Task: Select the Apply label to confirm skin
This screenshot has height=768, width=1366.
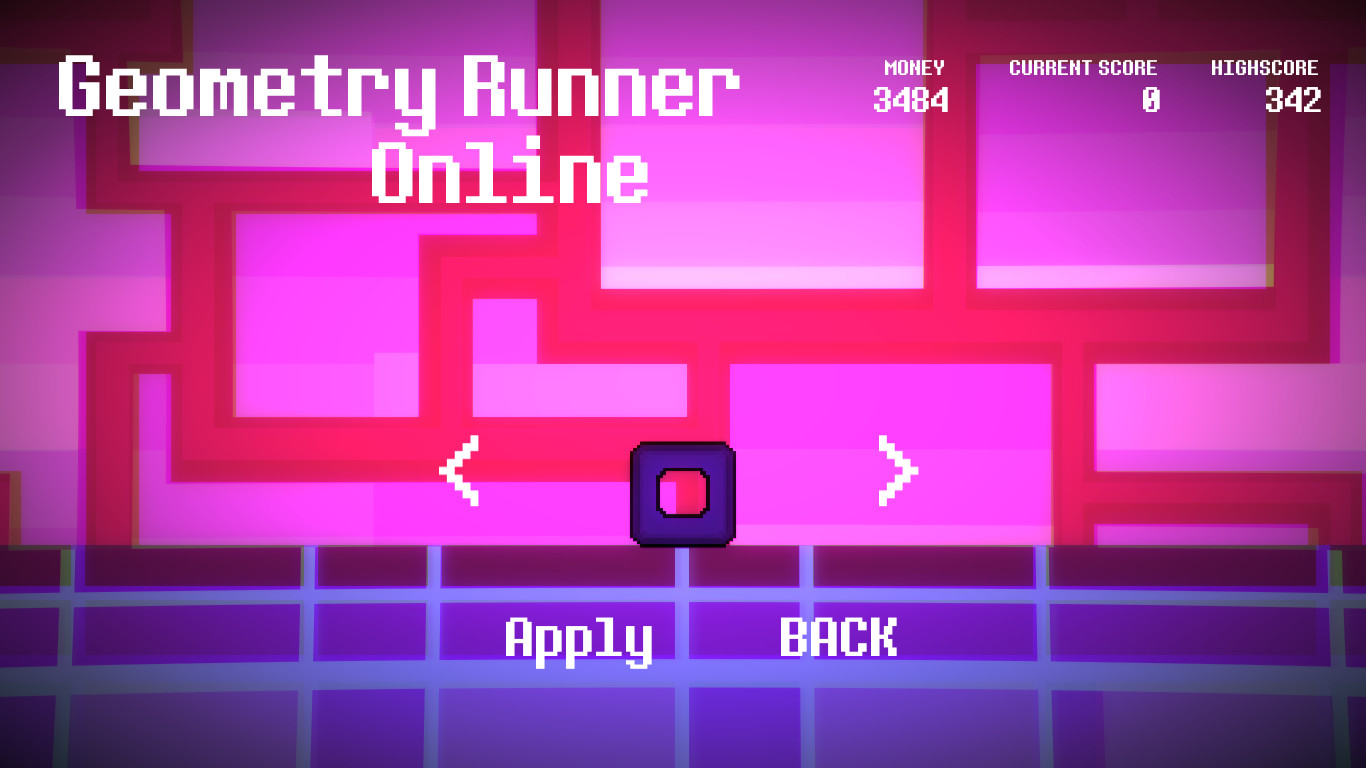Action: coord(580,637)
